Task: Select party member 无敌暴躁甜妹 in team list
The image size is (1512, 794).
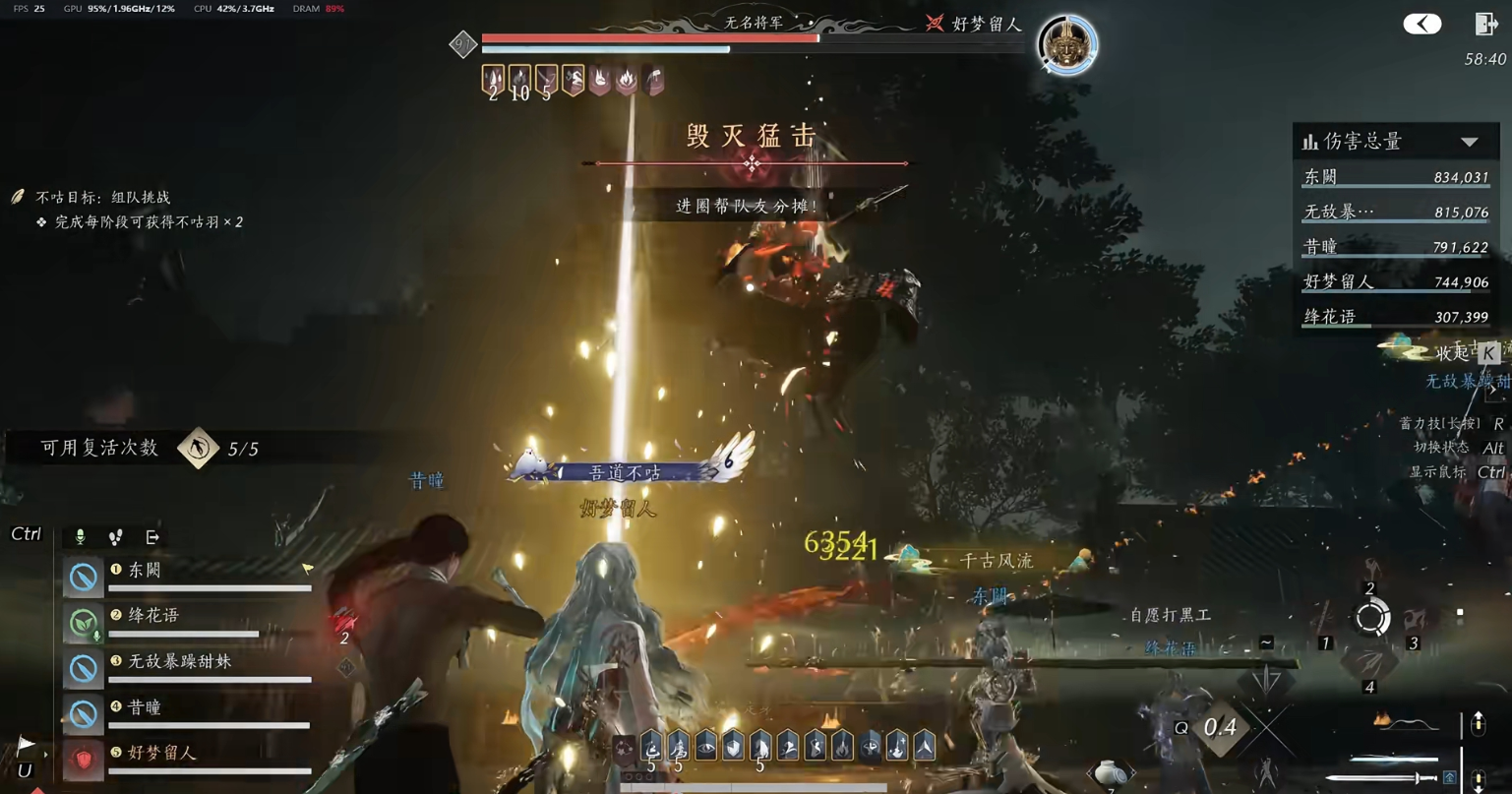Action: 177,662
